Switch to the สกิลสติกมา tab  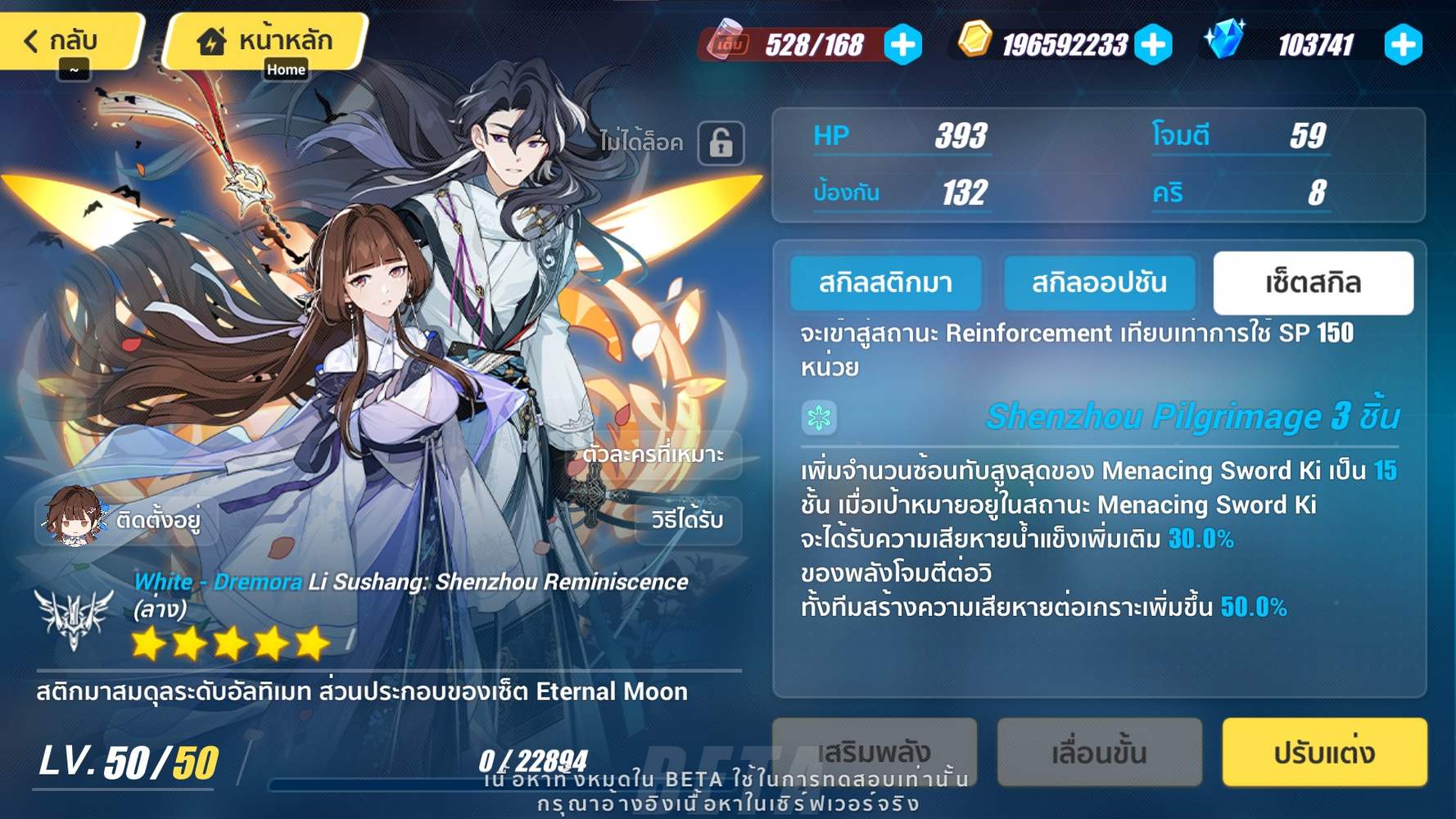click(x=886, y=283)
